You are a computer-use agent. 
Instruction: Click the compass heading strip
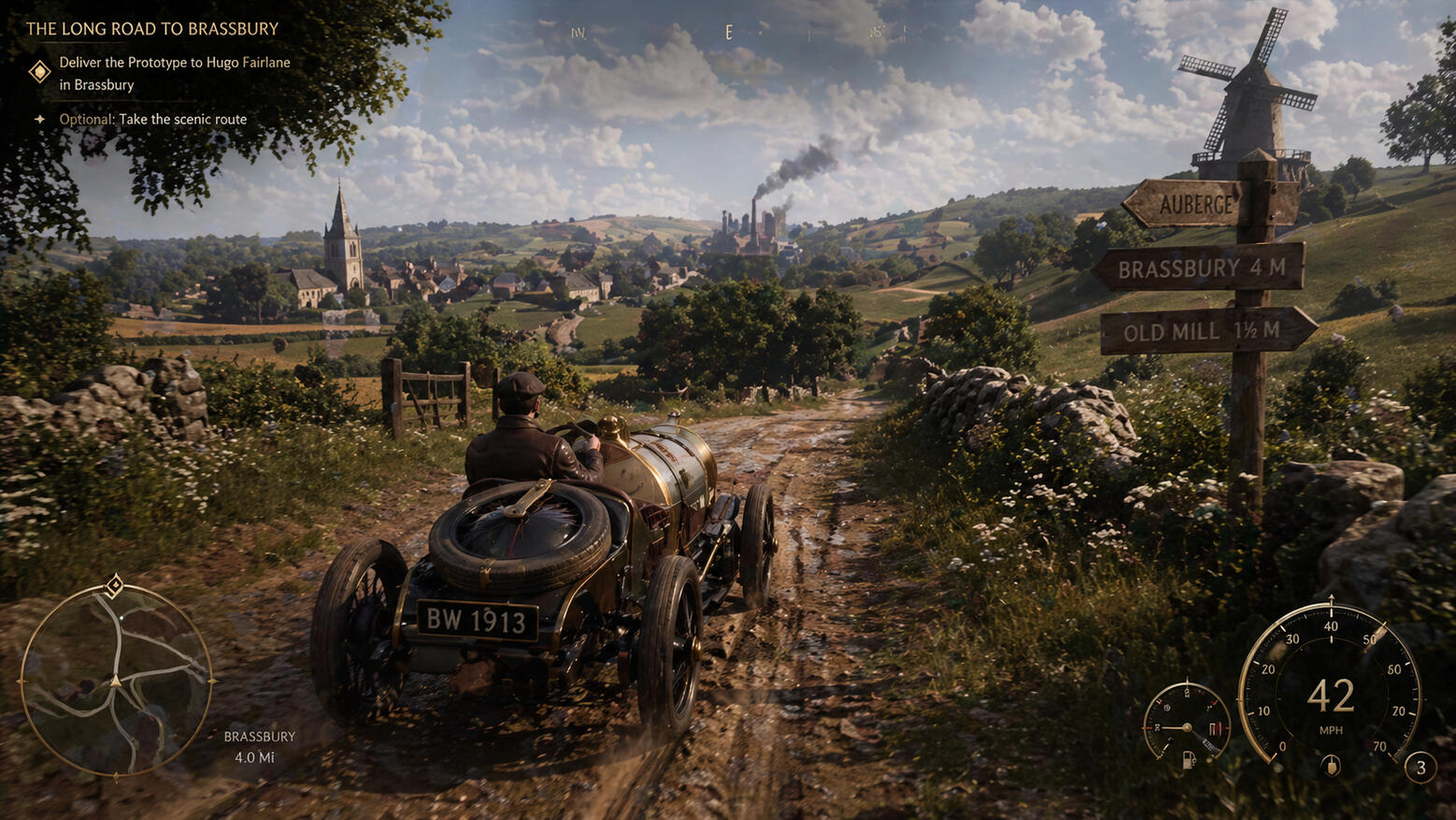(x=729, y=33)
